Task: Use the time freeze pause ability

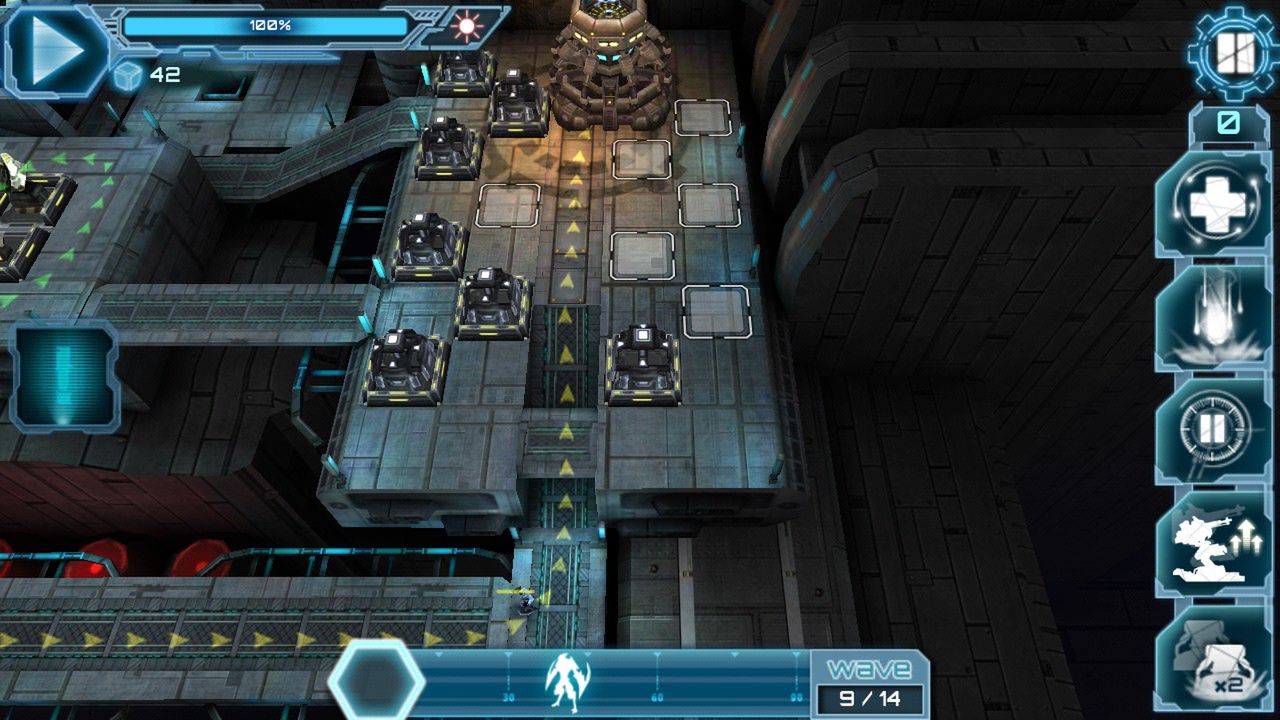Action: [x=1213, y=430]
